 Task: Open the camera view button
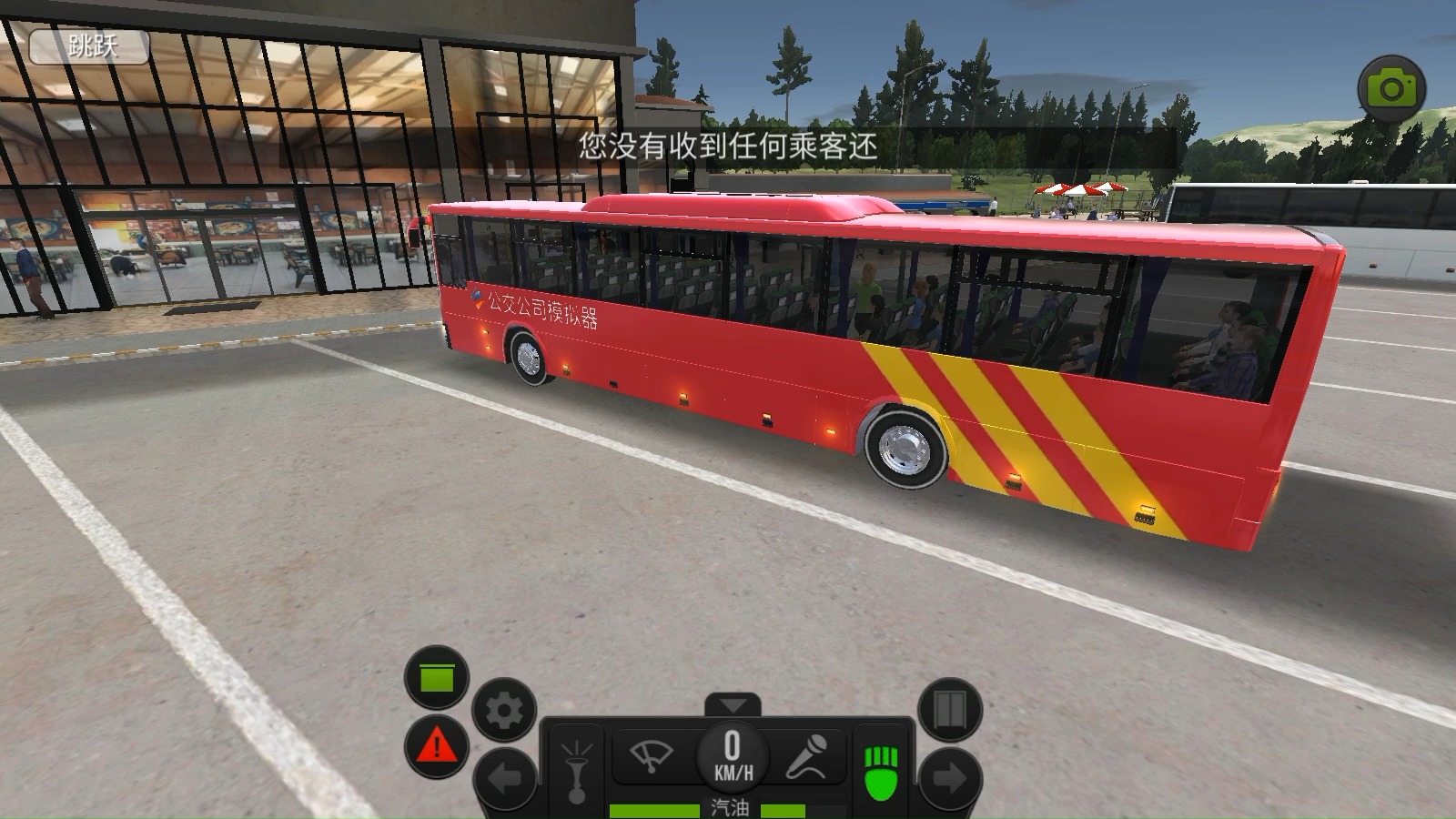pyautogui.click(x=1391, y=88)
